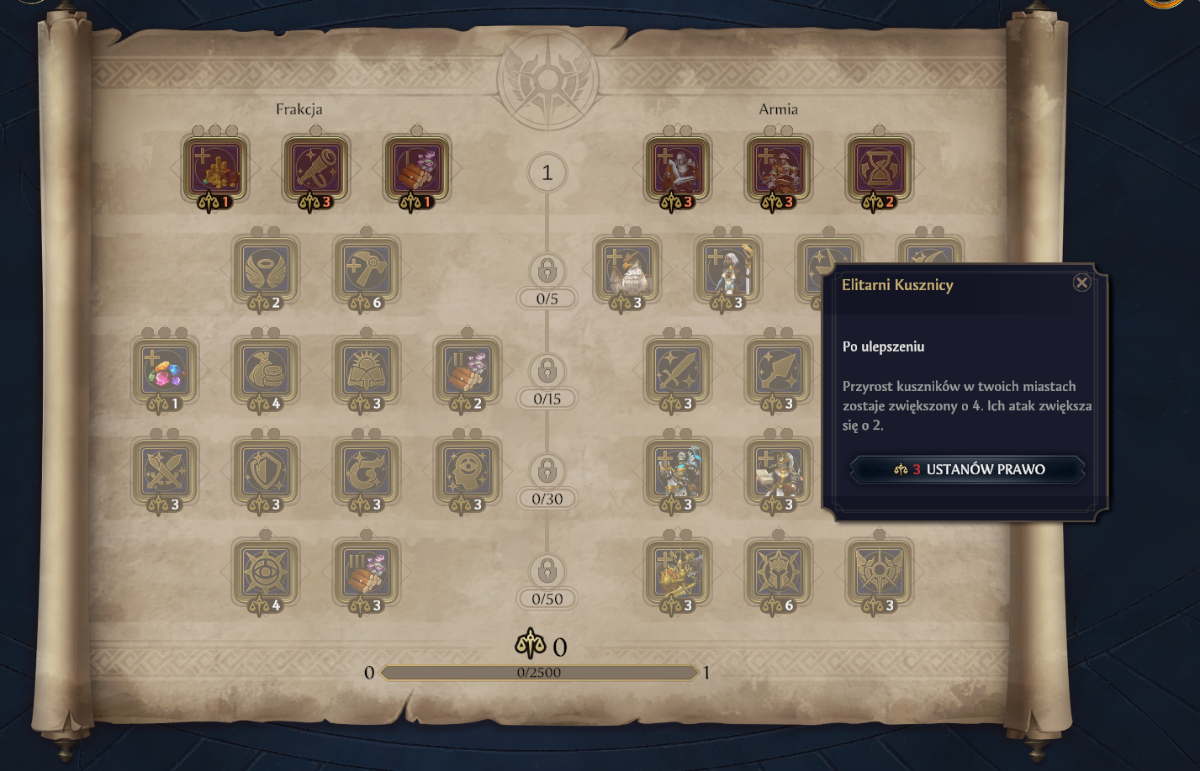Click the Ustanów Prawo button

(967, 469)
